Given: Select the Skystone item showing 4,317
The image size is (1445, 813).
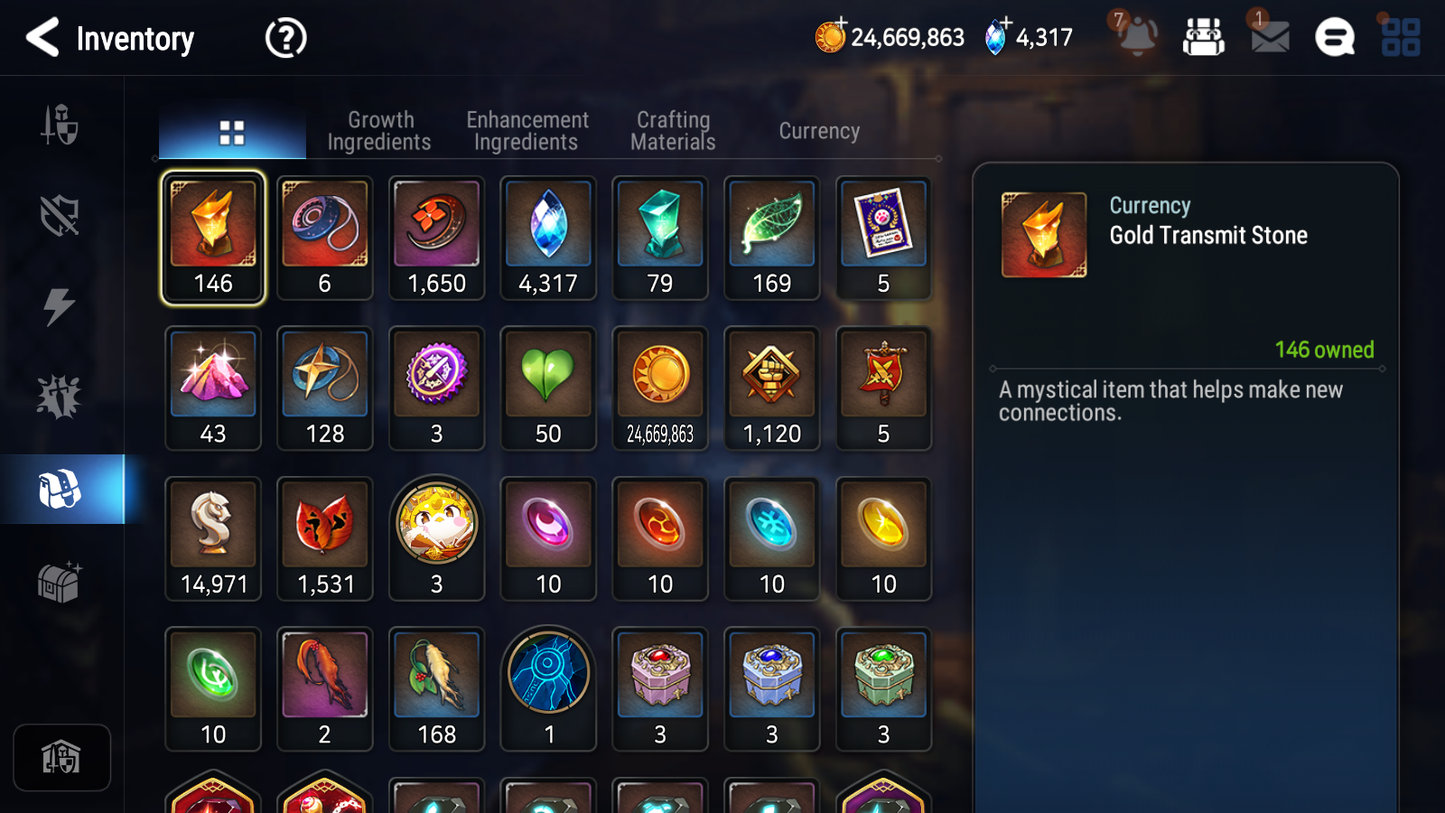Looking at the screenshot, I should click(548, 238).
